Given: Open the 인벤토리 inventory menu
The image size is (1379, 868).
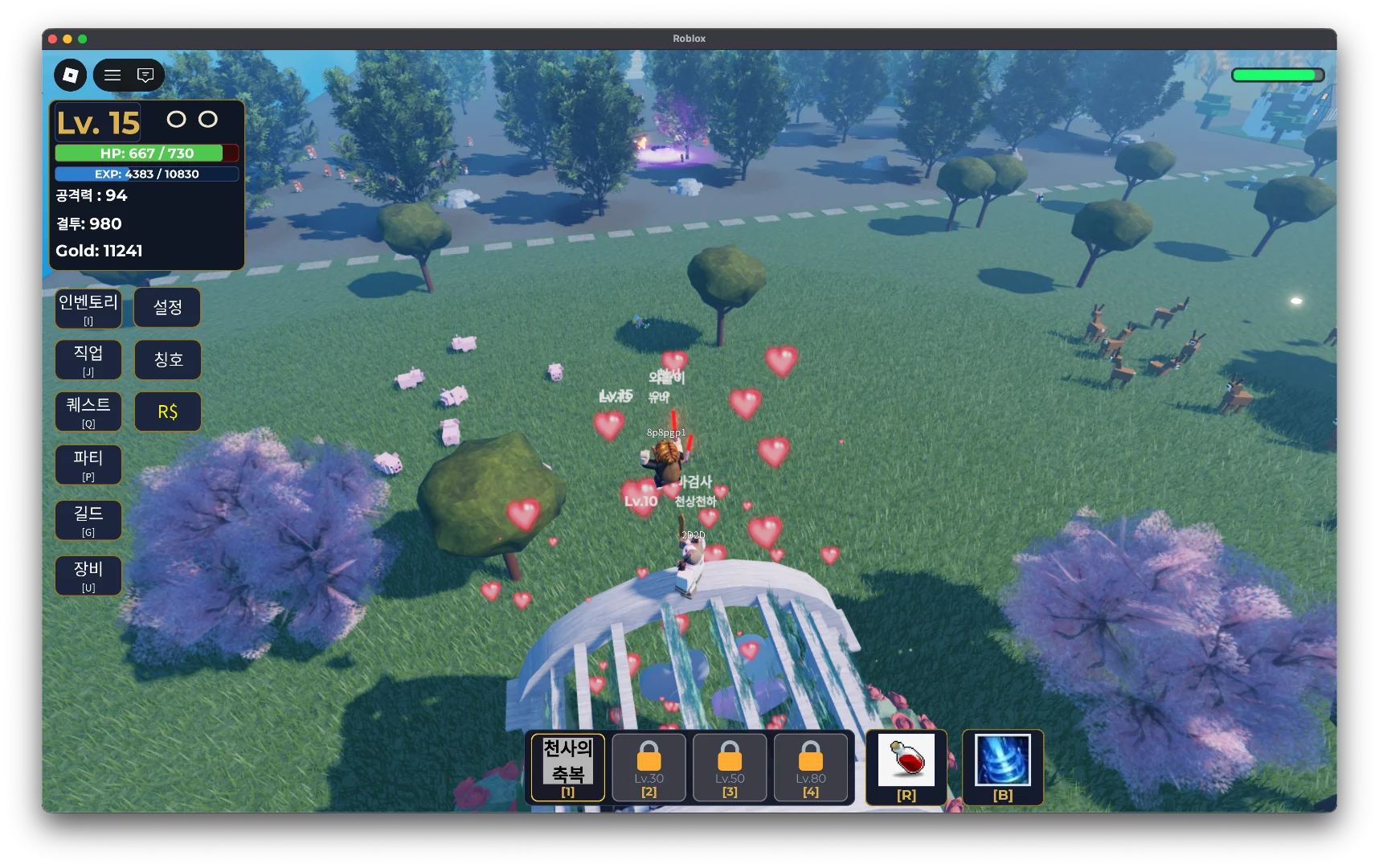Looking at the screenshot, I should click(88, 309).
